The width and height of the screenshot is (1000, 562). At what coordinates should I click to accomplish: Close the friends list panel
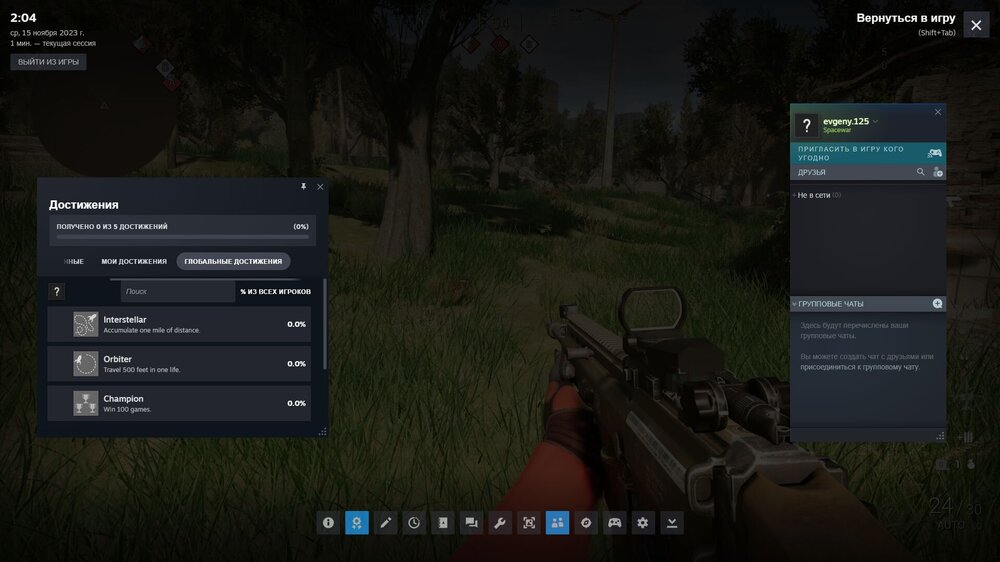[938, 112]
